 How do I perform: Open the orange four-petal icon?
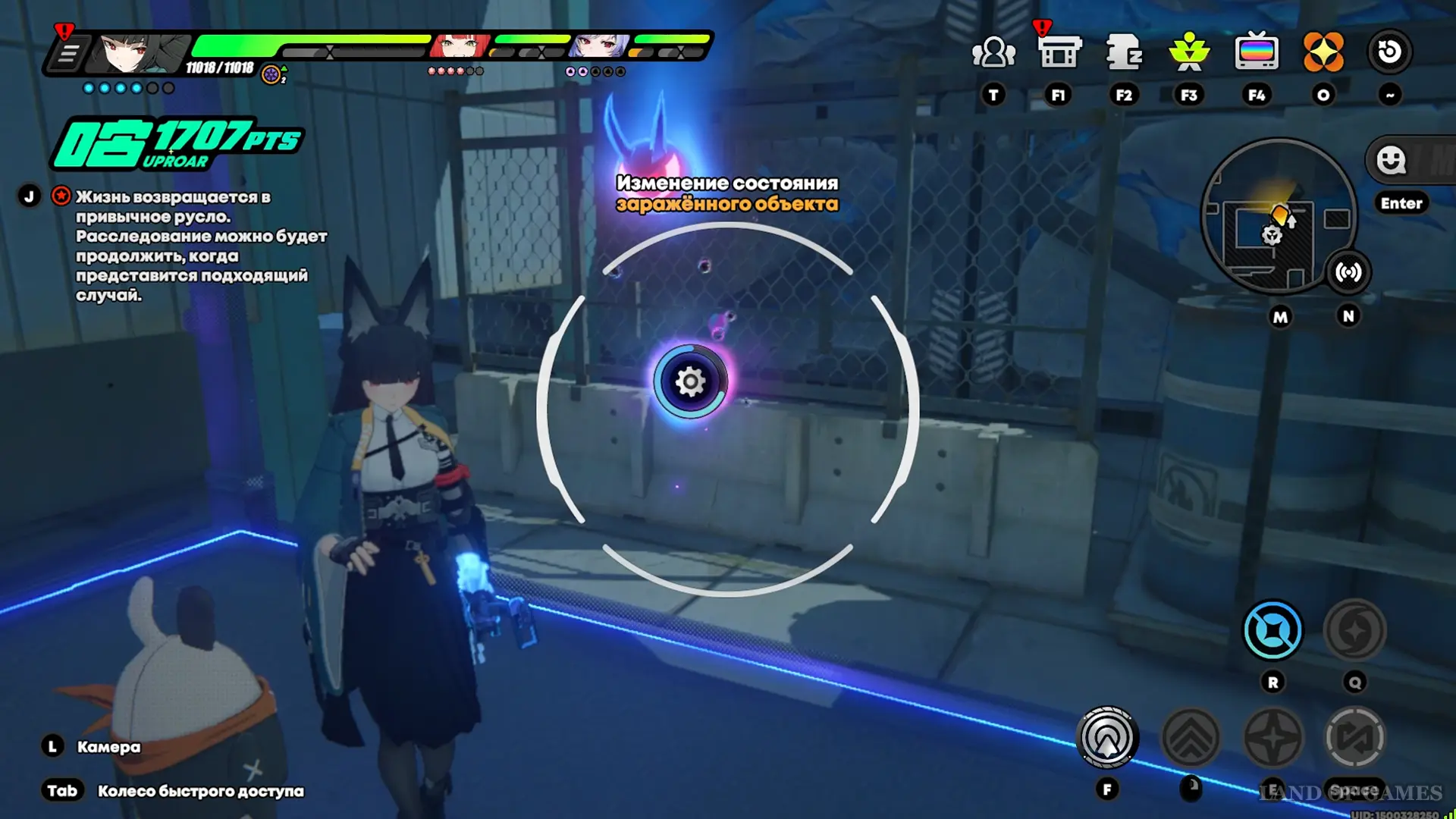click(x=1323, y=53)
